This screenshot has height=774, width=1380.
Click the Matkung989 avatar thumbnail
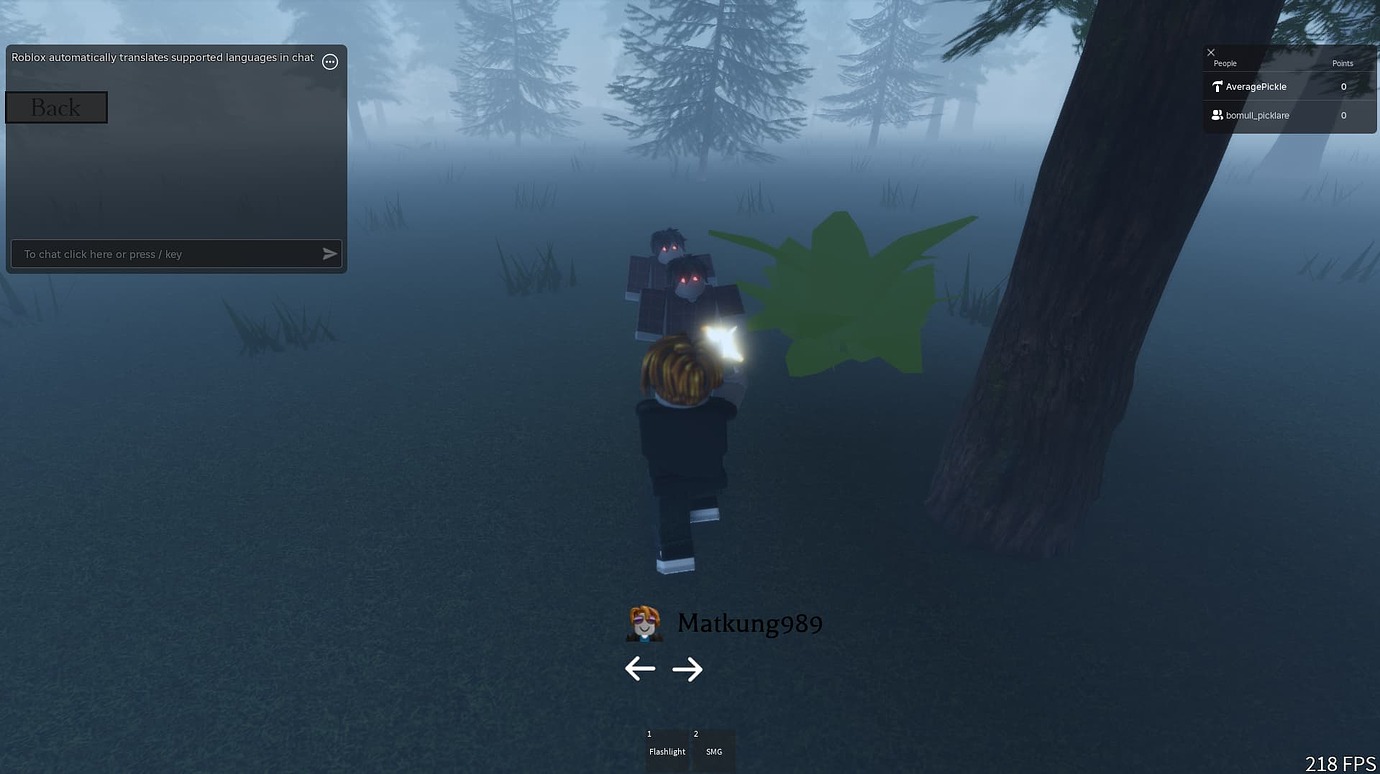643,622
